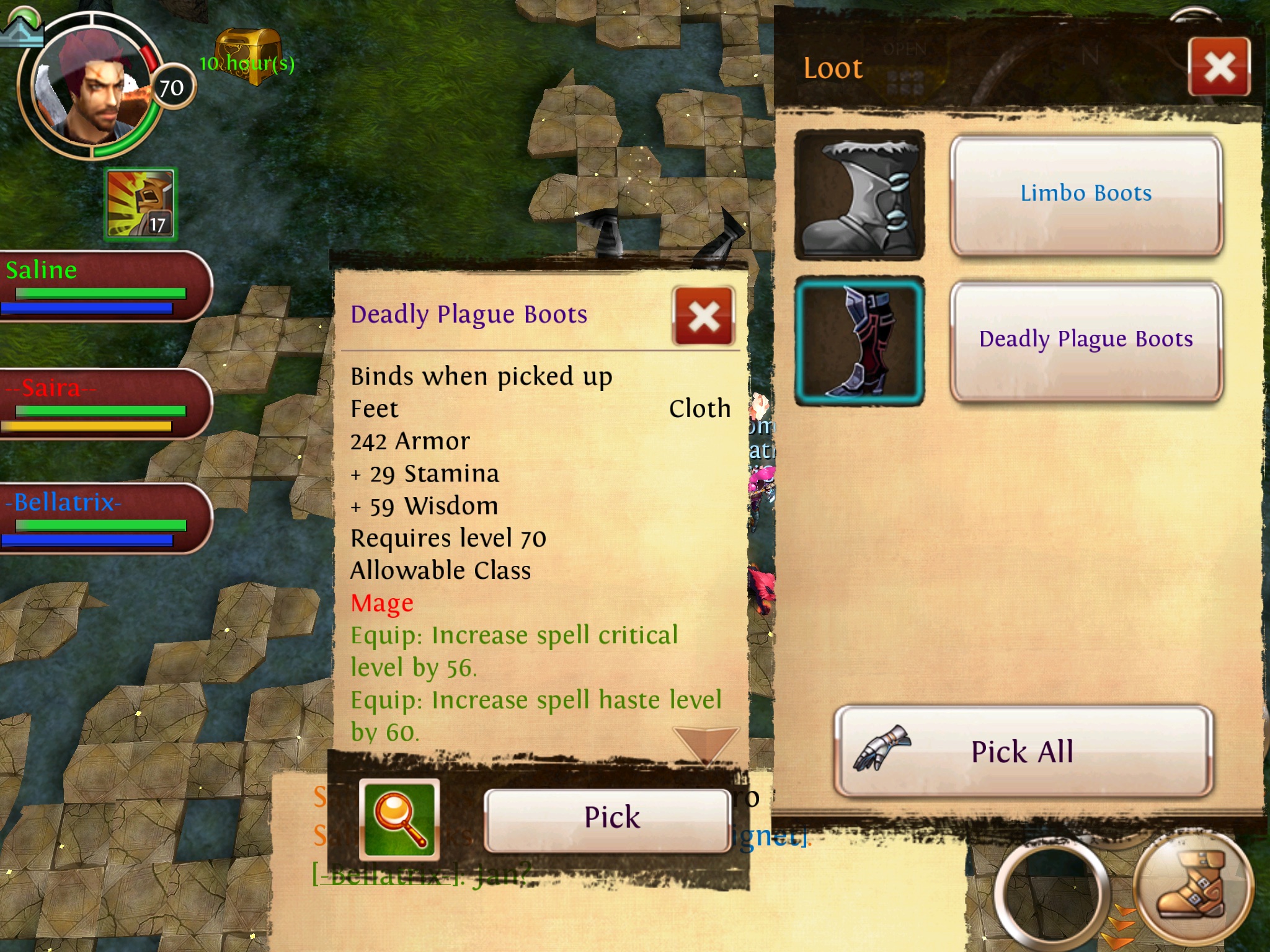Tap the magnifying glass inspect icon
Image resolution: width=1270 pixels, height=952 pixels.
[400, 819]
